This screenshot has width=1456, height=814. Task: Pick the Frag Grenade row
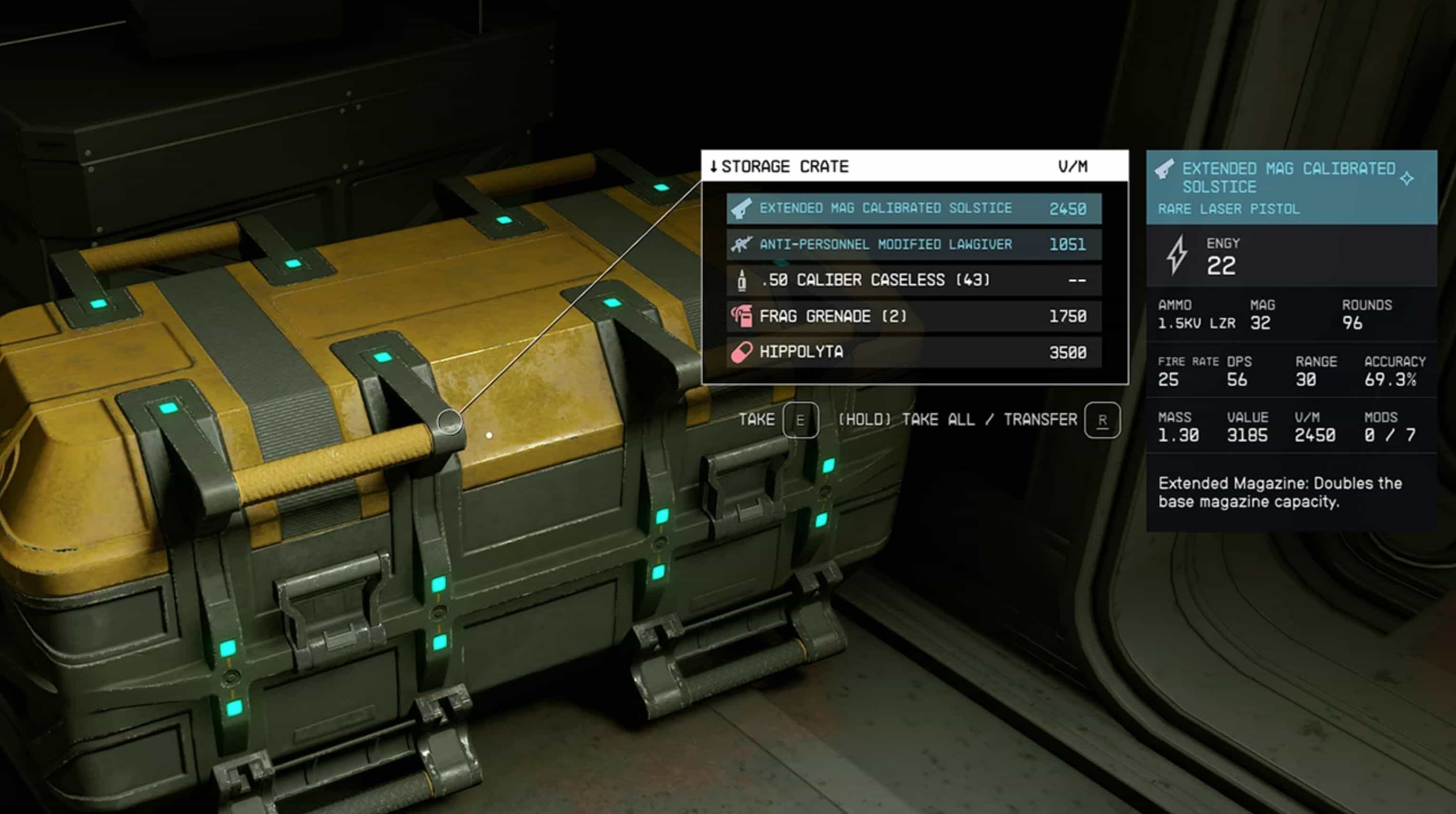914,316
